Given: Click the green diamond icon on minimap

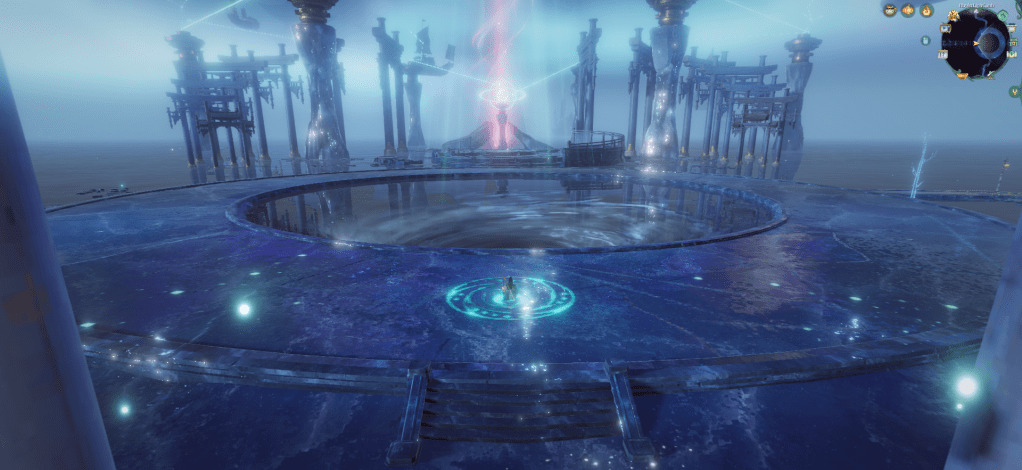Looking at the screenshot, I should 1002,16.
